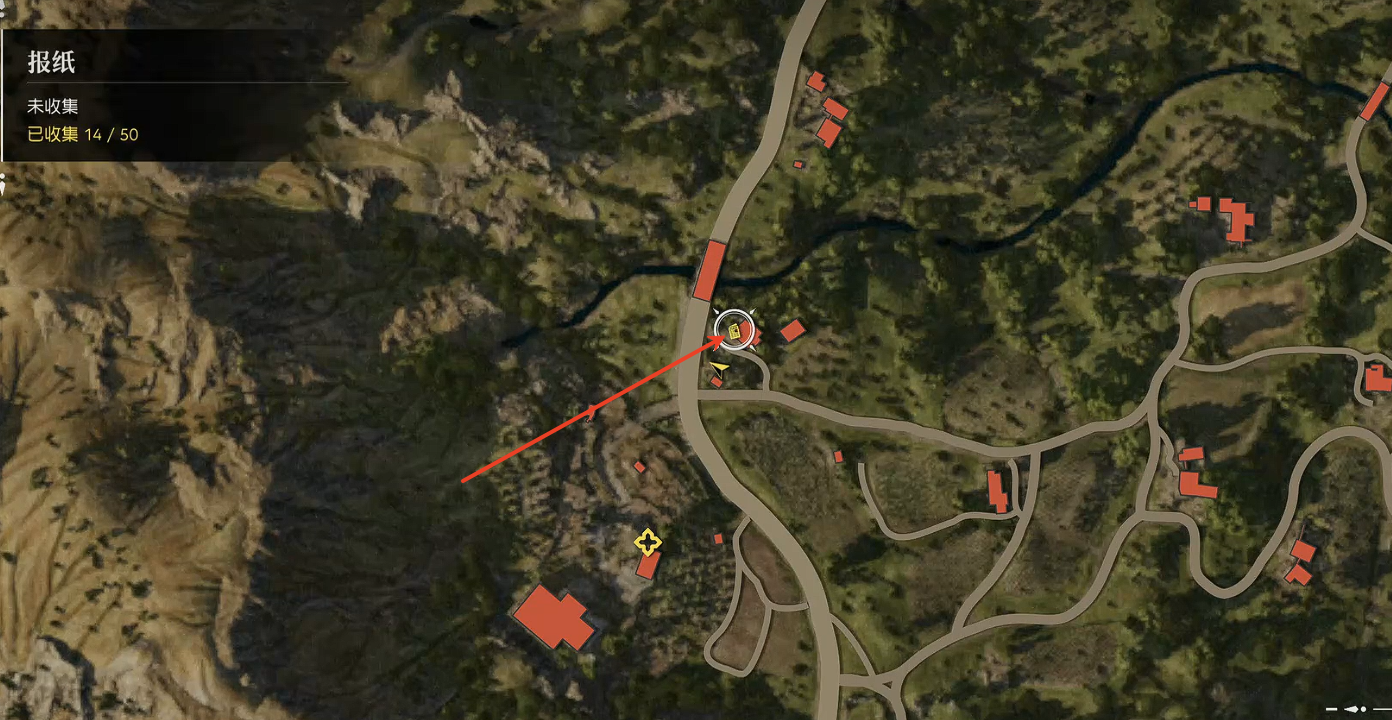The image size is (1392, 720).
Task: Select the yellow newspaper collectible map marker
Action: click(x=735, y=330)
